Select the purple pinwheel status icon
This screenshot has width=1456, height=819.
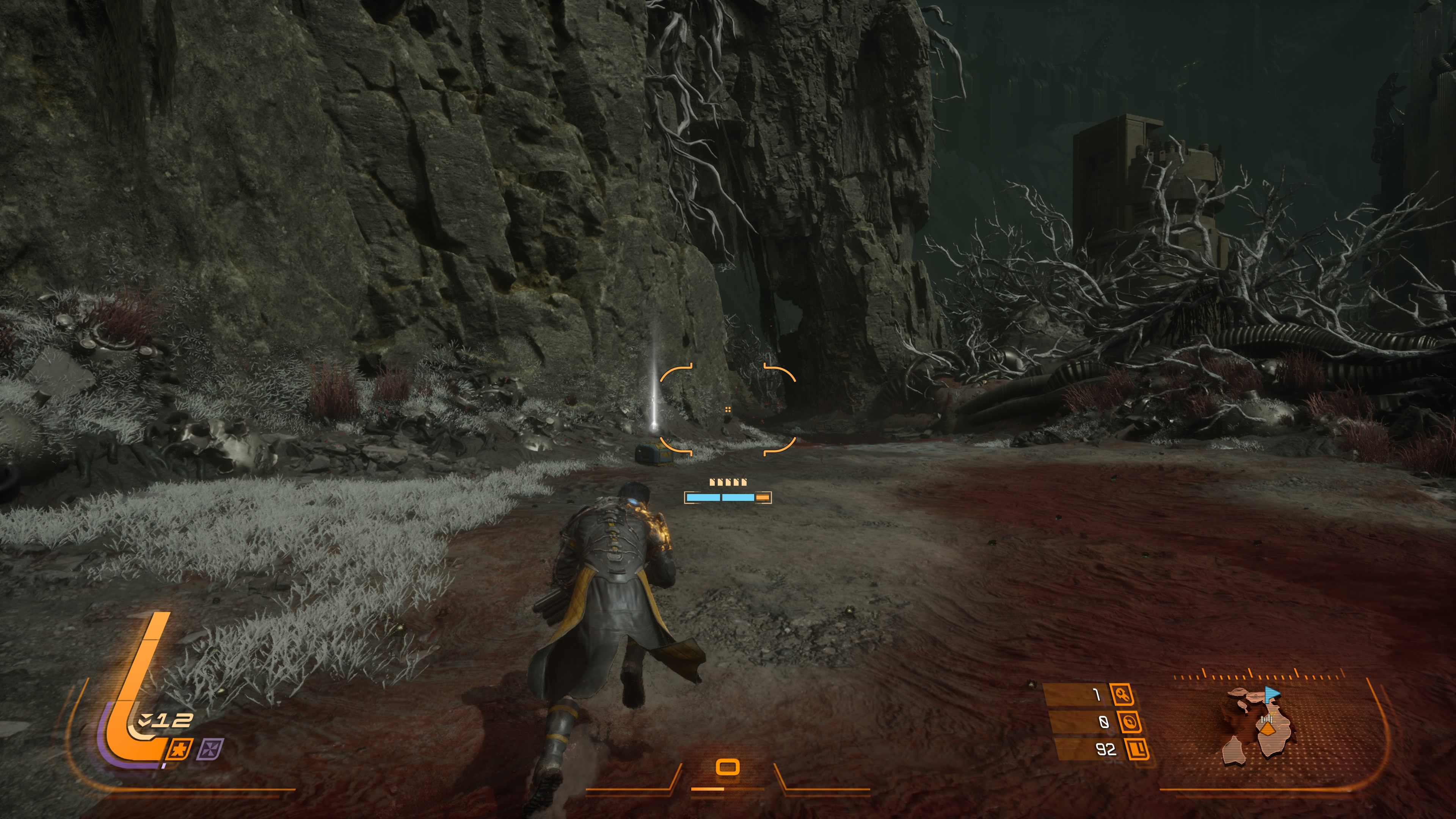point(210,750)
